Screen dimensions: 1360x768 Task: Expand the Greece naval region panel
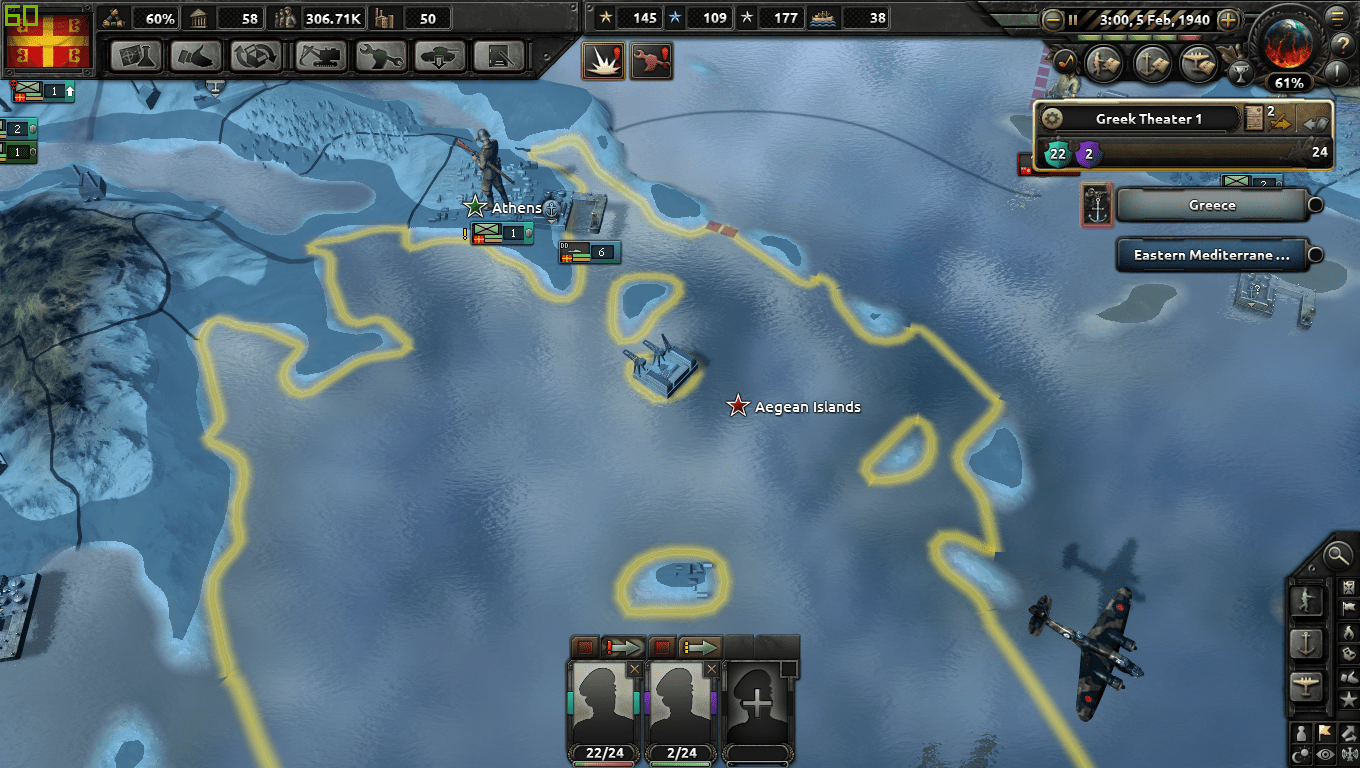[1315, 204]
